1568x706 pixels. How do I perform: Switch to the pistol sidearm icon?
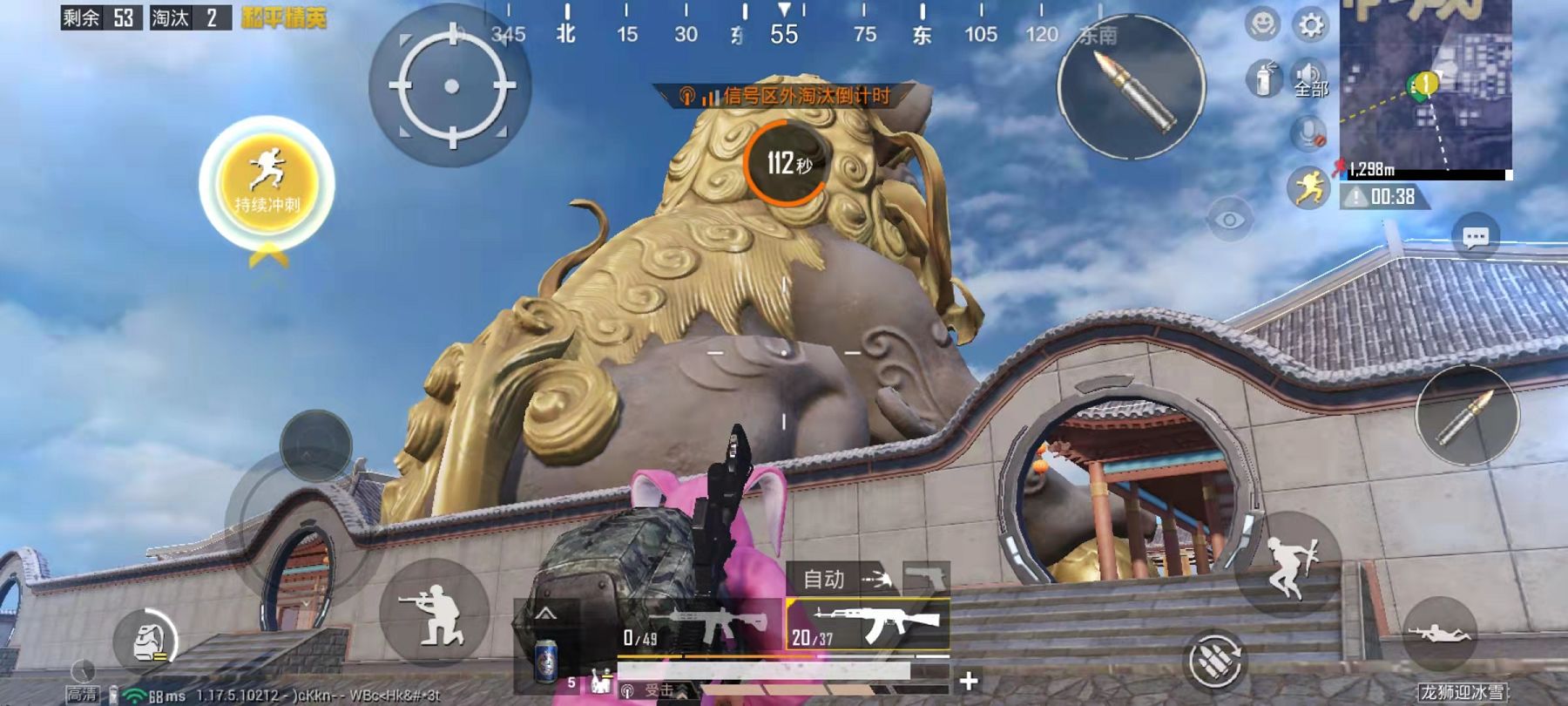click(x=925, y=577)
